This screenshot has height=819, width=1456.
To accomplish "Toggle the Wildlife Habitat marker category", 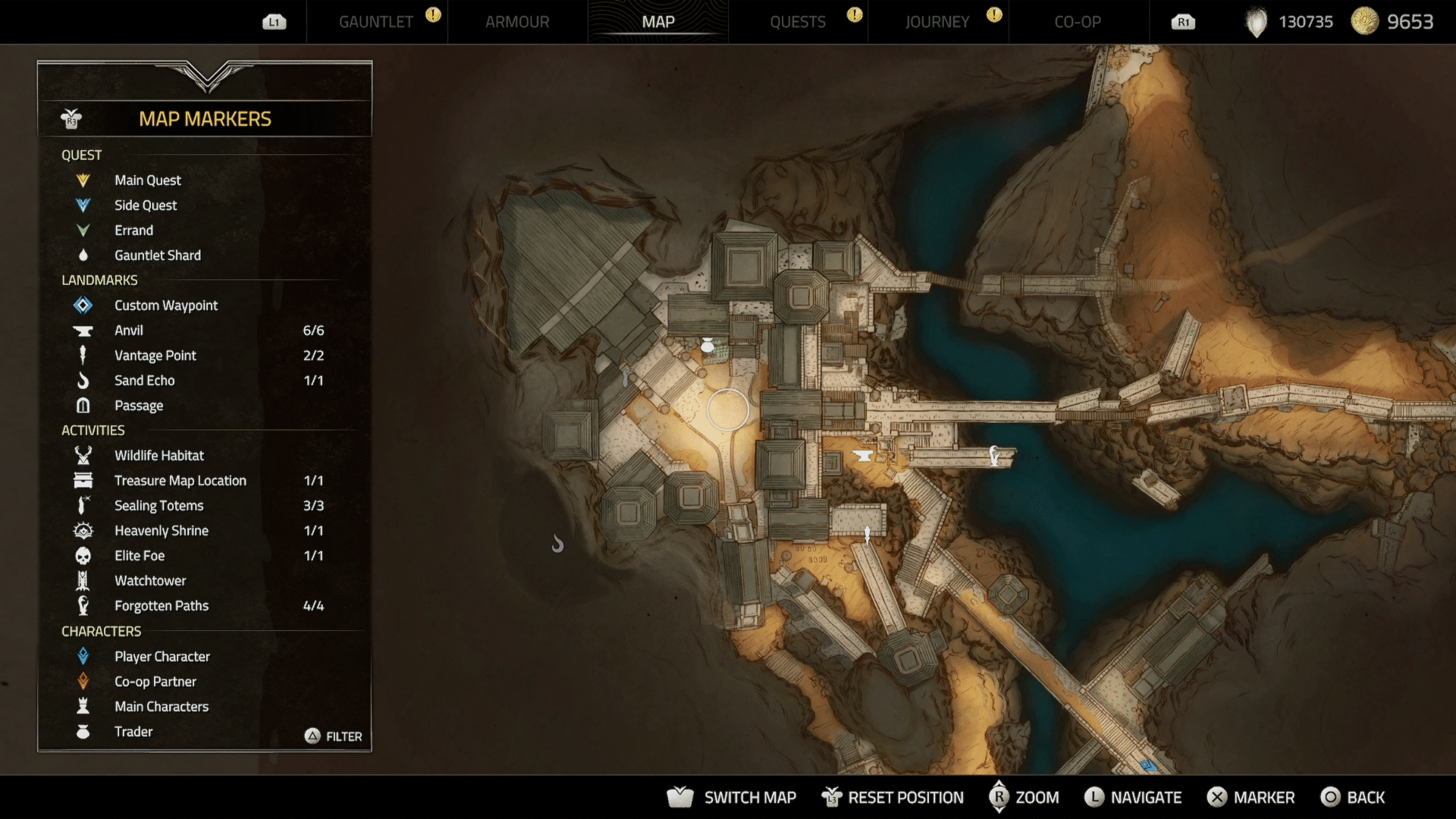I will pos(83,455).
